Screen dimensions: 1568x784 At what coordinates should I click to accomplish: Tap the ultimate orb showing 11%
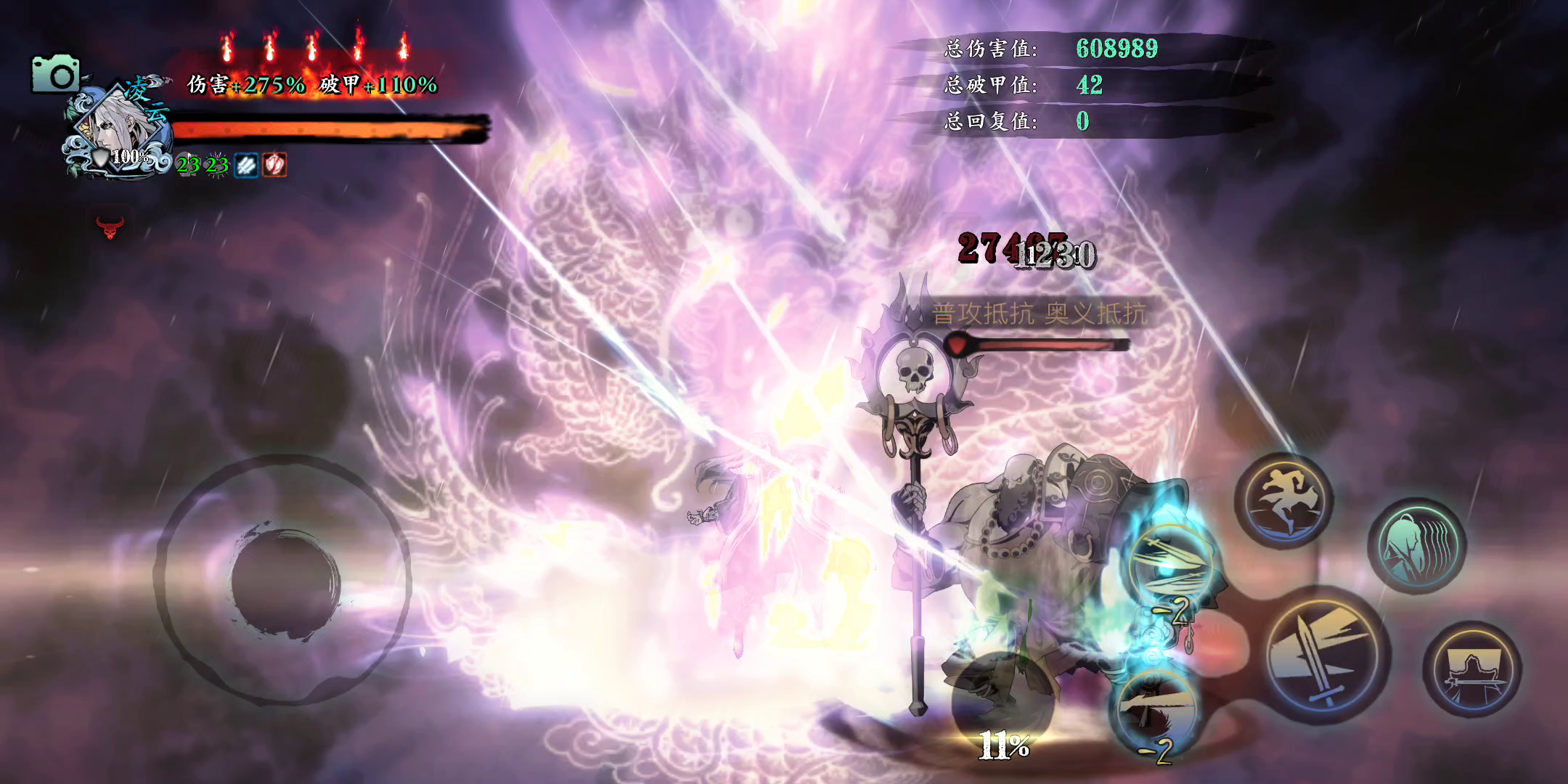1003,704
